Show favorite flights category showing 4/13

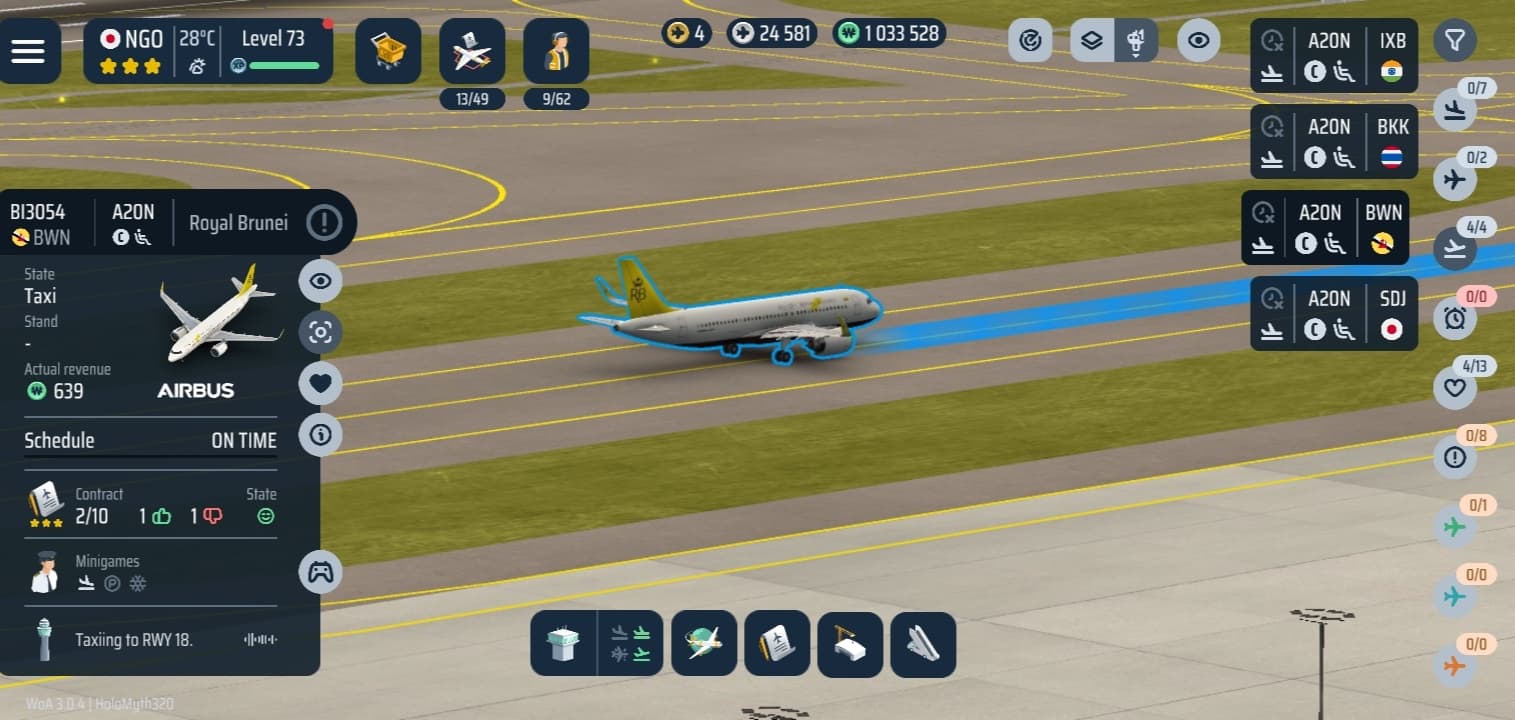pos(1454,388)
